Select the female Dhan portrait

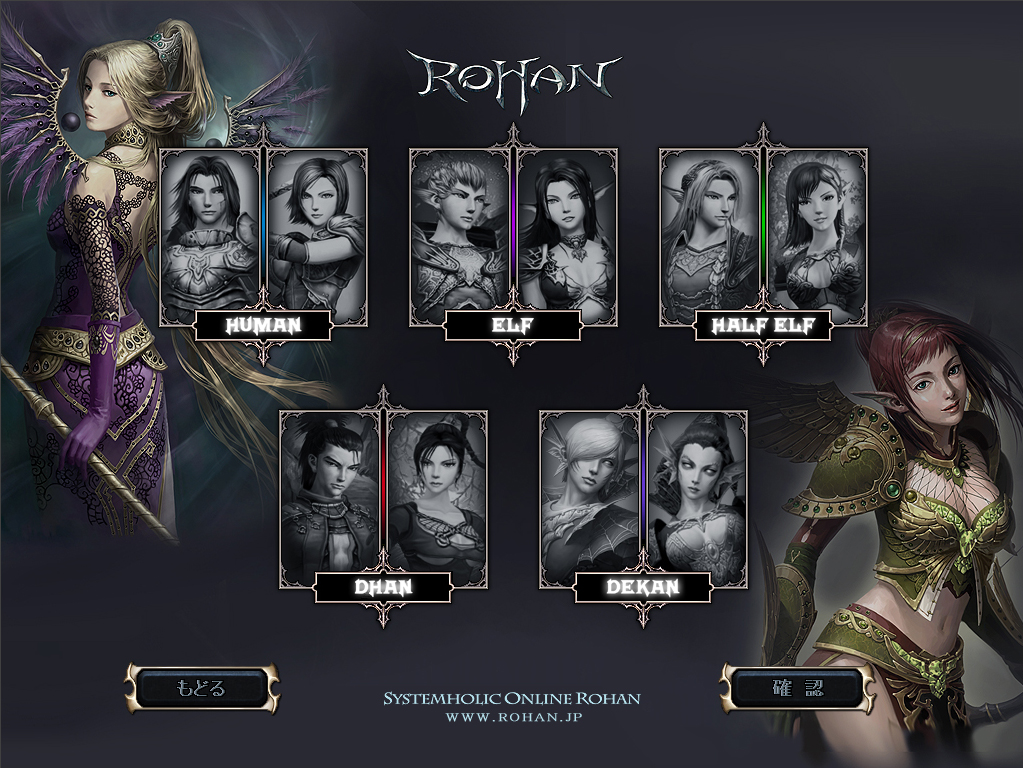click(x=436, y=492)
